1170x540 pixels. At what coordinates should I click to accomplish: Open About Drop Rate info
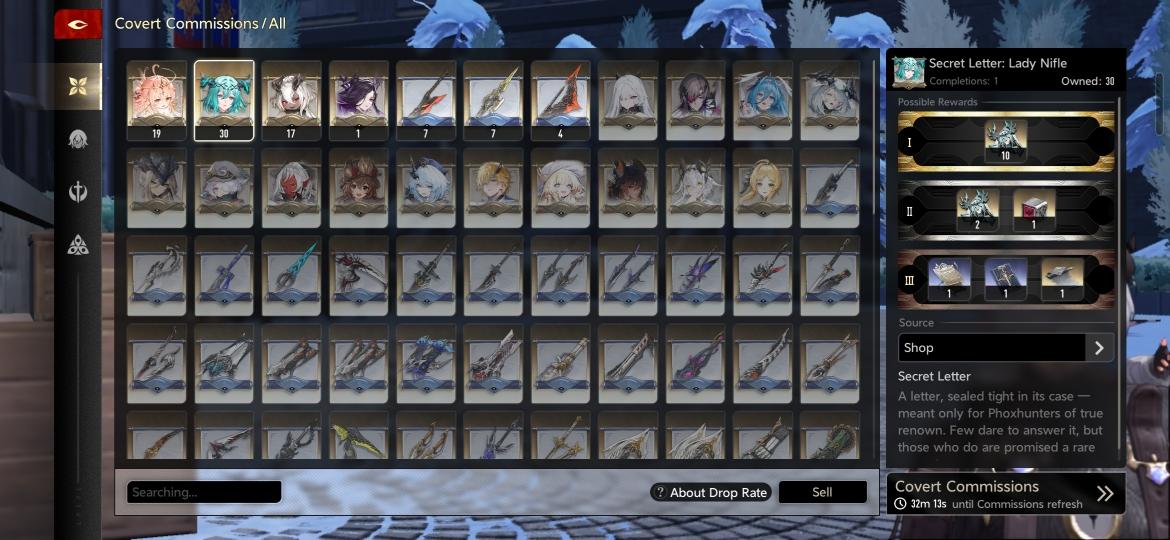[710, 492]
